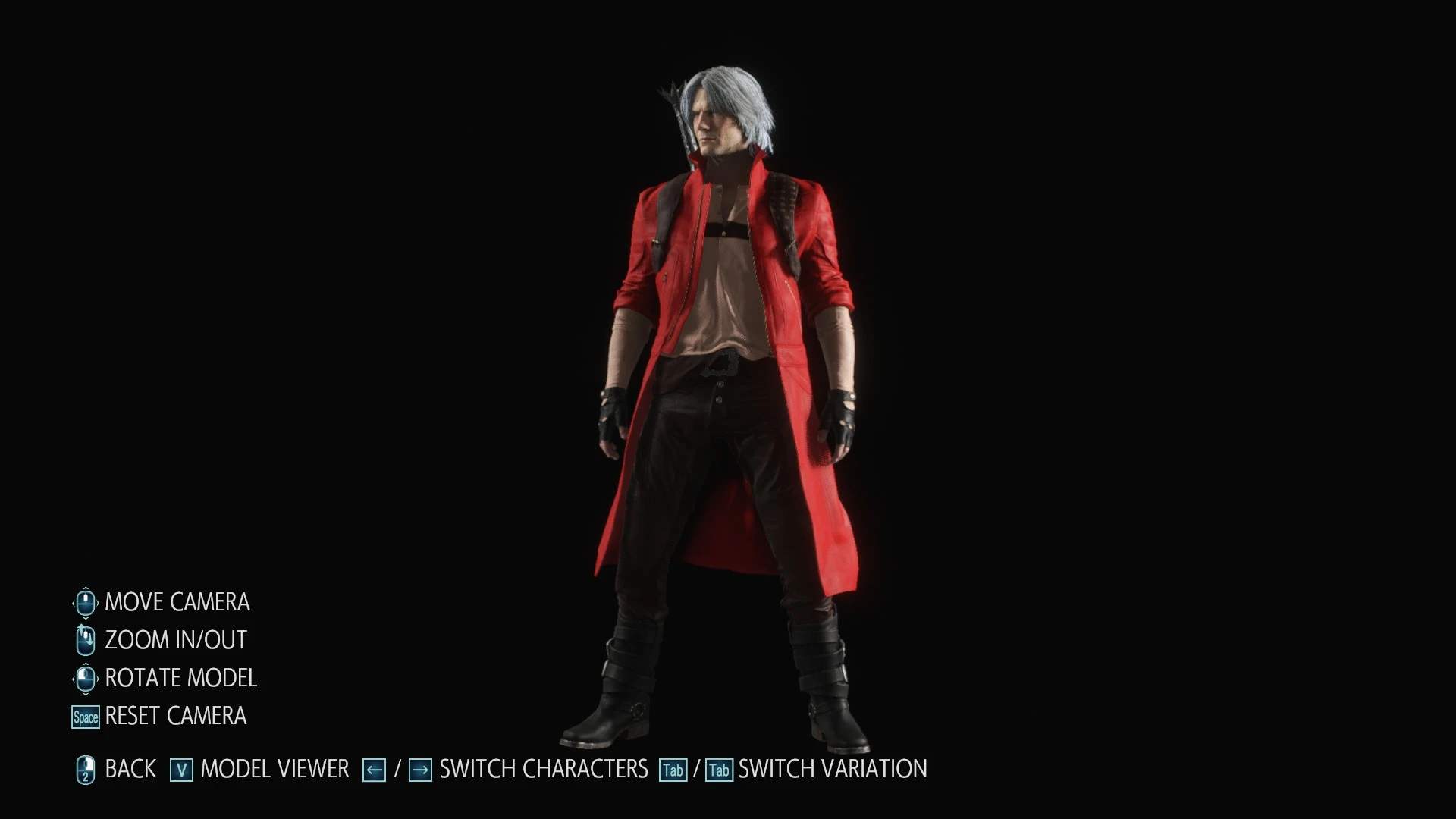1456x819 pixels.
Task: Click the mouse icon beside MOVE CAMERA
Action: coord(84,602)
